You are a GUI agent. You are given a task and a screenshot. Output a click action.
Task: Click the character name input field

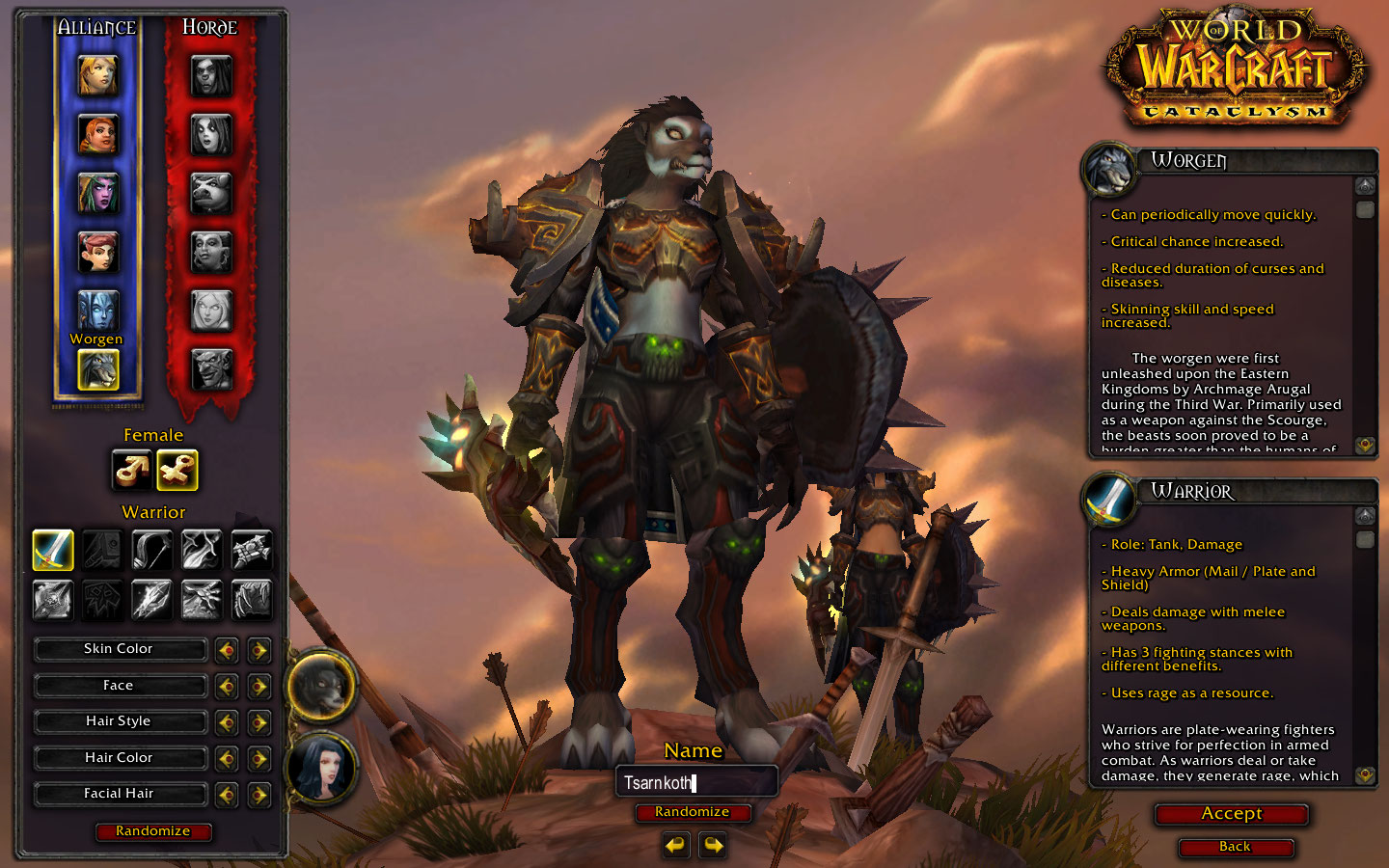[x=696, y=782]
